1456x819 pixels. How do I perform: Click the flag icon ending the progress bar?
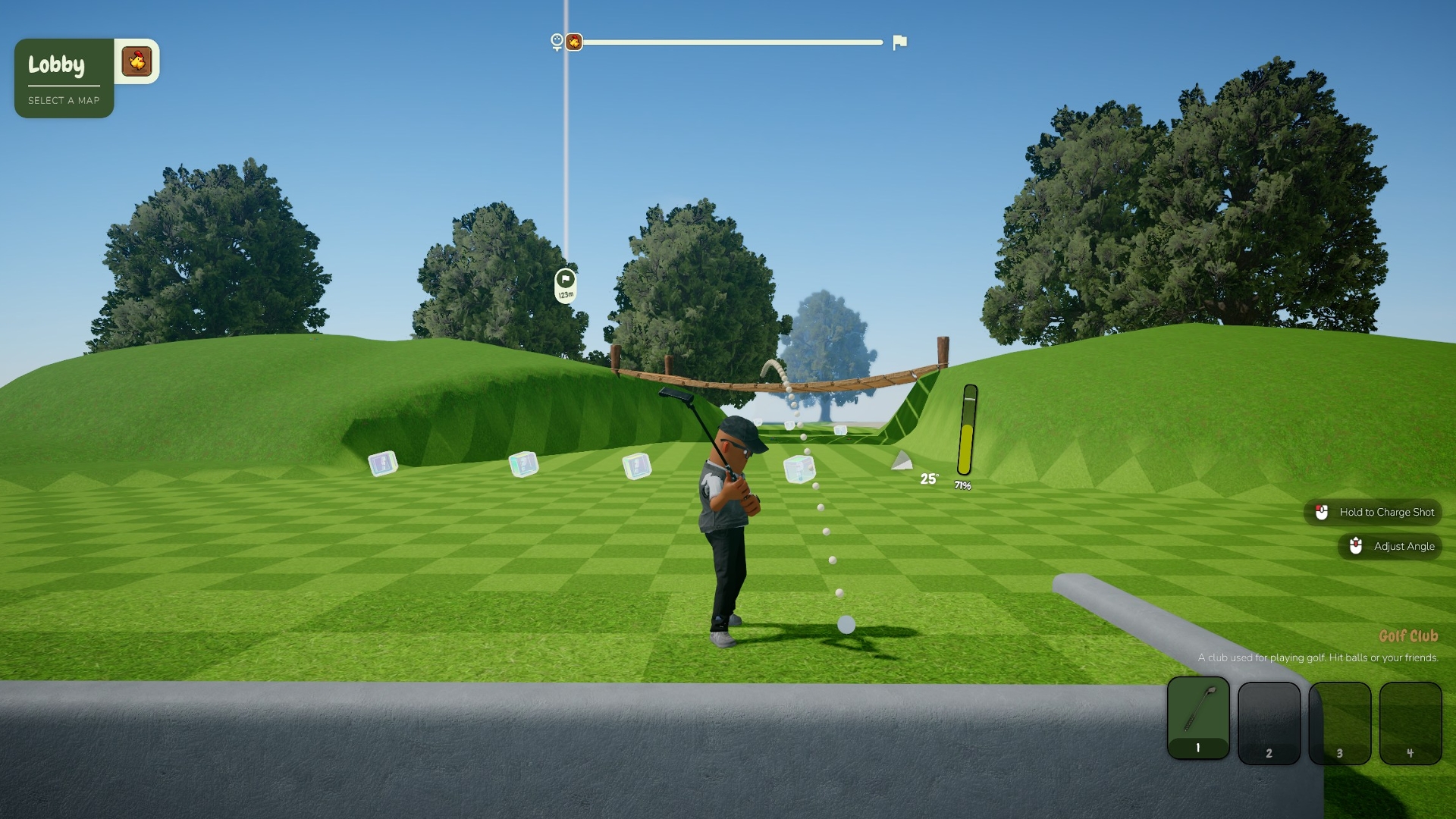click(900, 42)
